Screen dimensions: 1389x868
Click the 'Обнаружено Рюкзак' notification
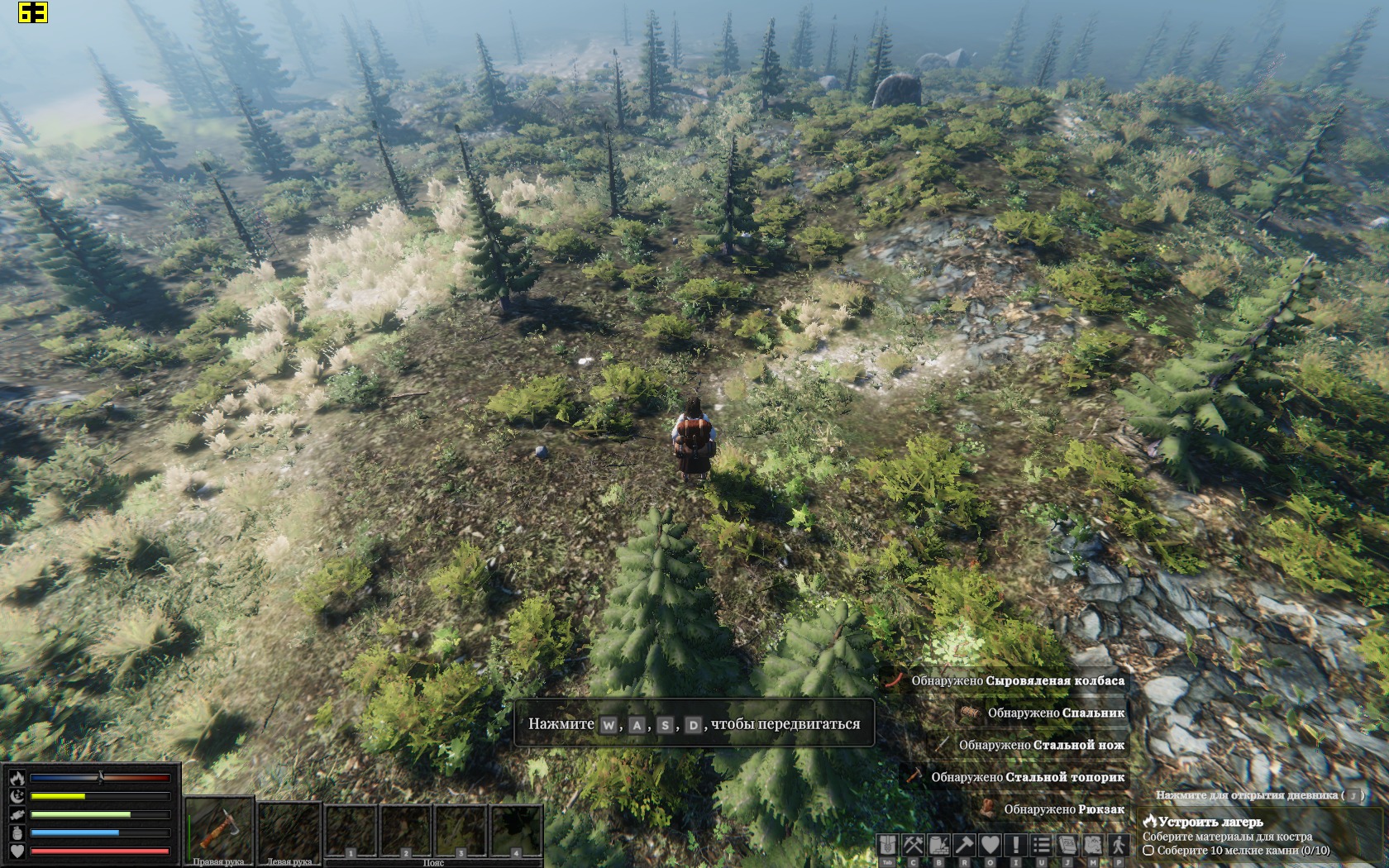tap(1063, 809)
